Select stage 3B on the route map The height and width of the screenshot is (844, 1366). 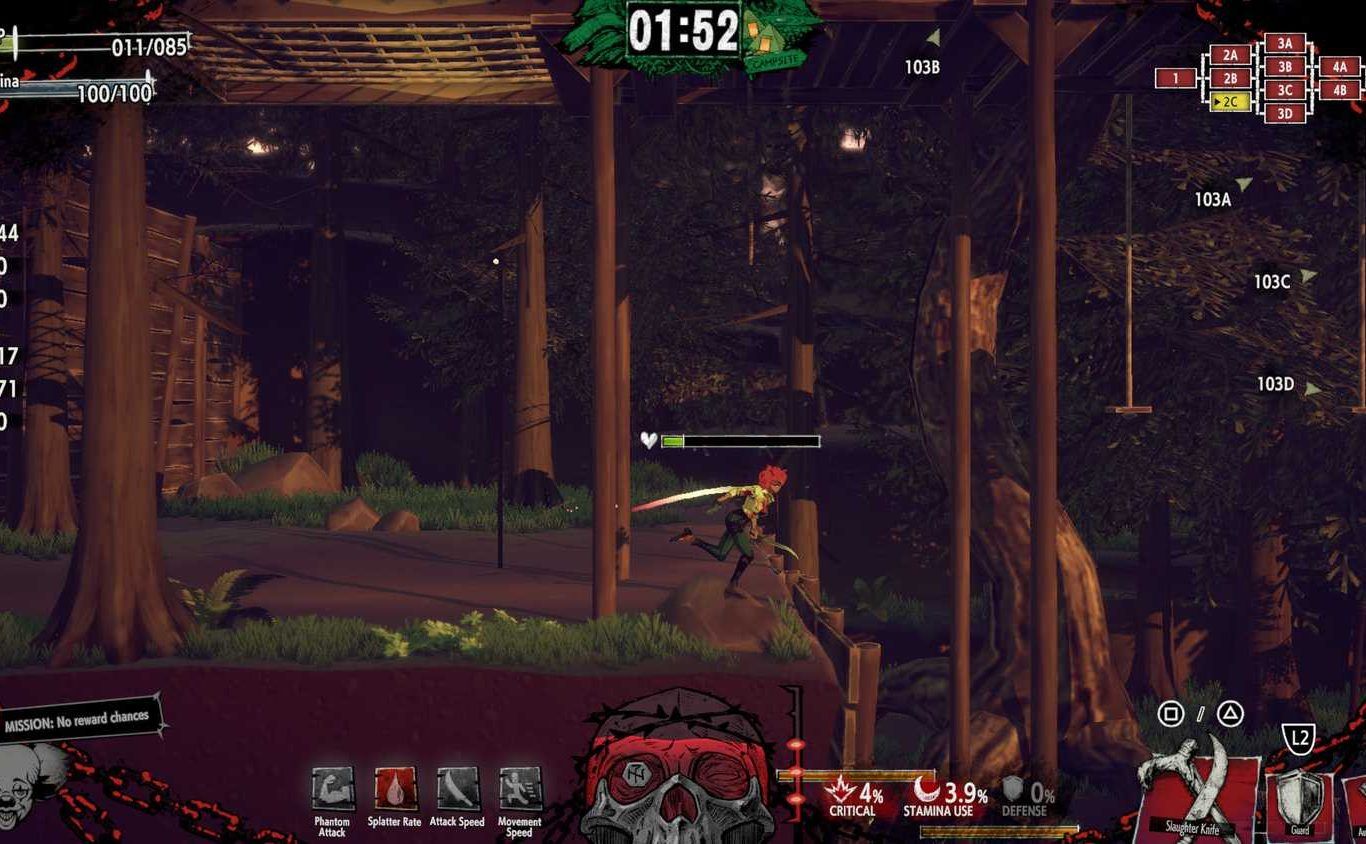coord(1285,67)
